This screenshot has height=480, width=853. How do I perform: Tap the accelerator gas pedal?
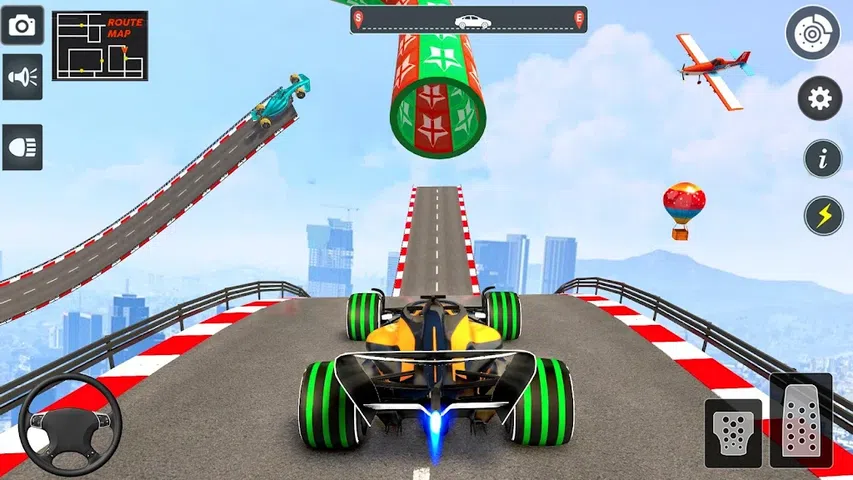click(800, 420)
